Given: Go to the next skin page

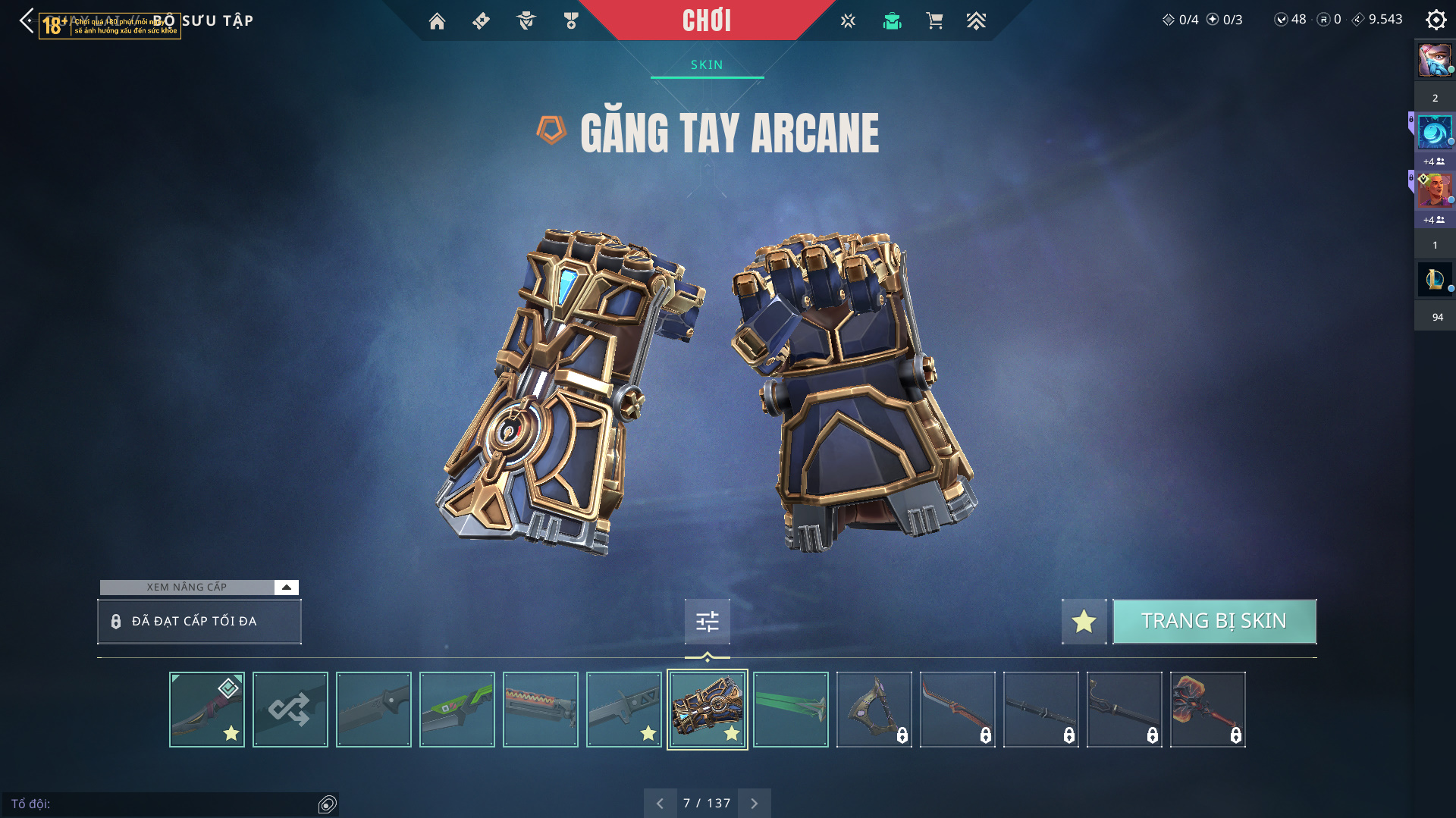Looking at the screenshot, I should pyautogui.click(x=754, y=804).
